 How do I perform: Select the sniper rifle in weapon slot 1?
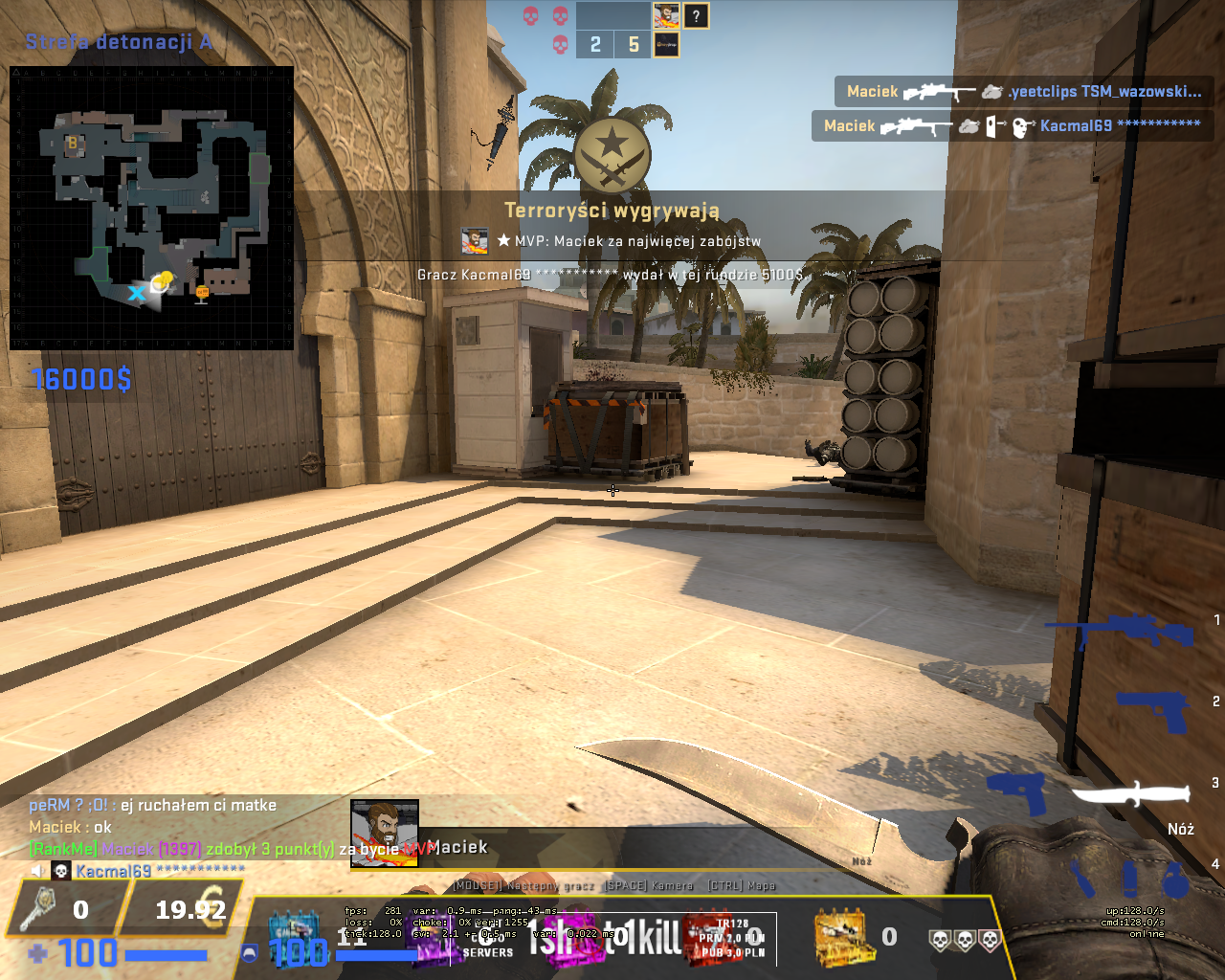pos(1121,631)
